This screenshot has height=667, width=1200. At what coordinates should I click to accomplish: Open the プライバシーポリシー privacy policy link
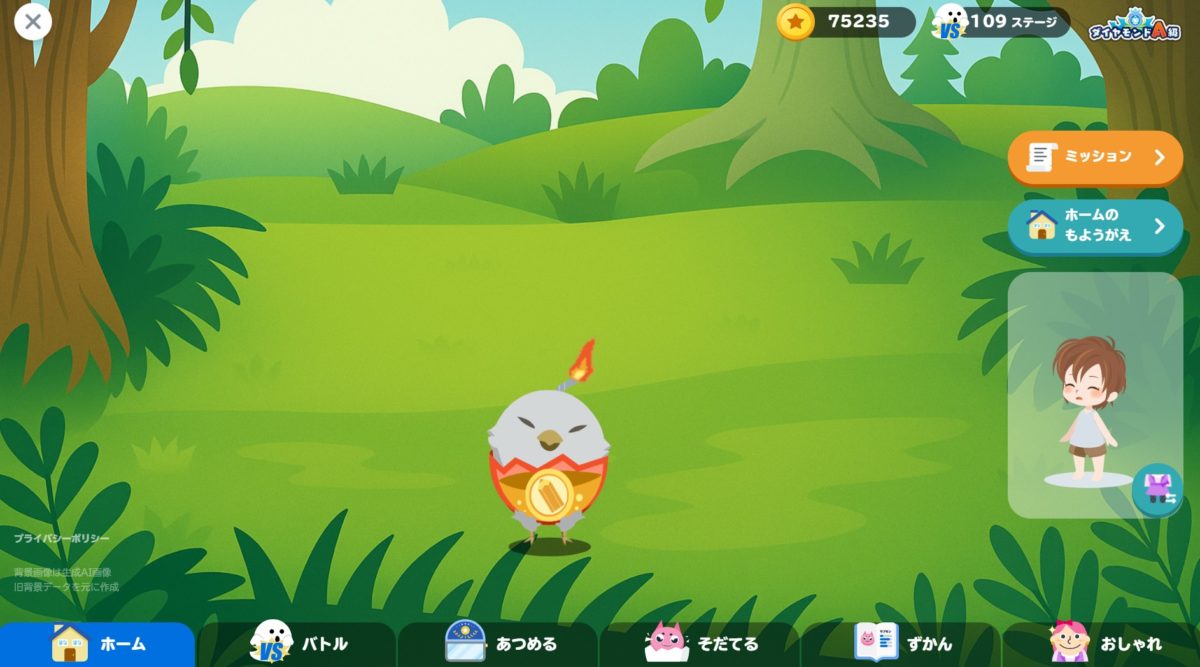pos(62,539)
